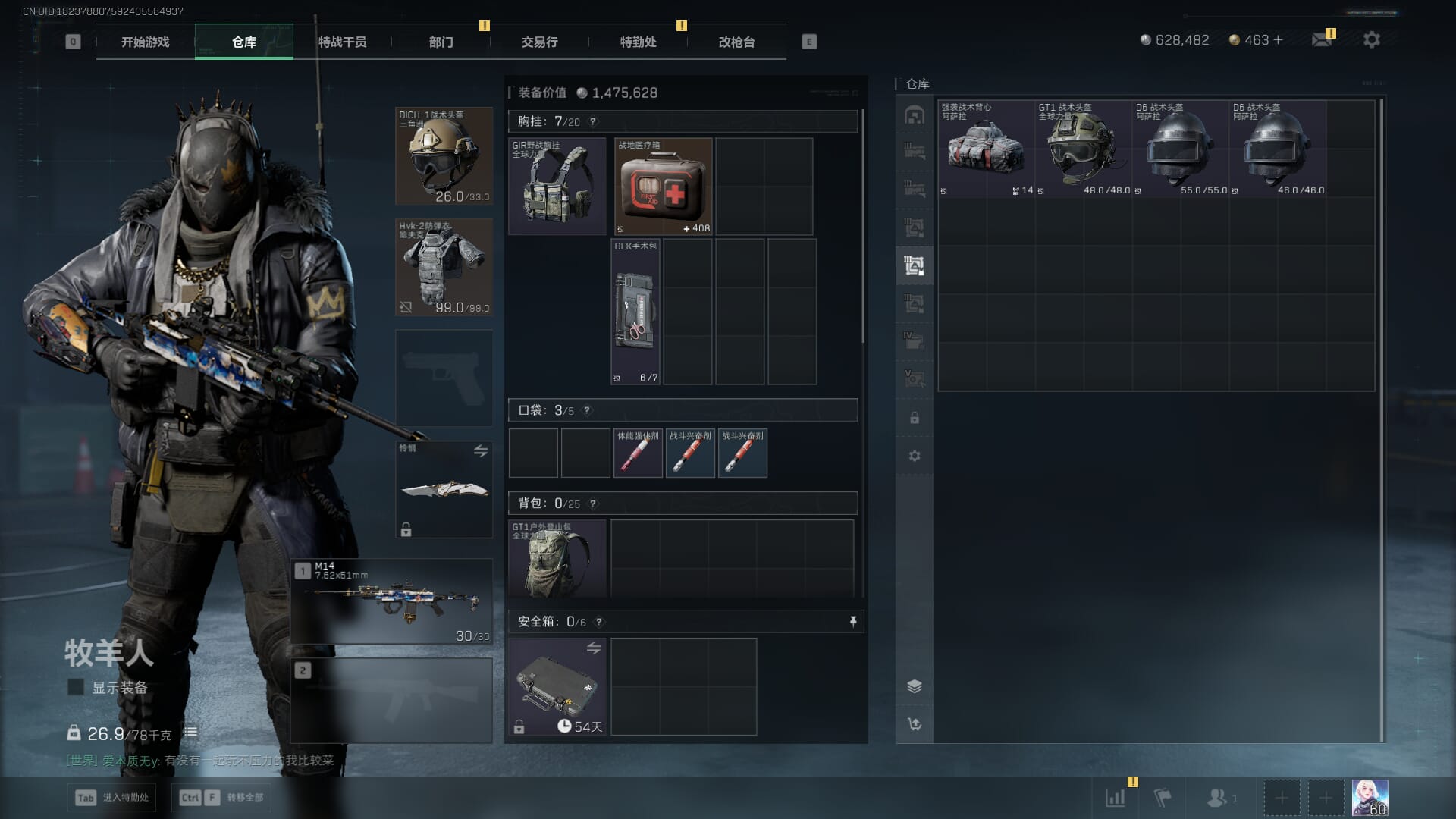
Task: Open the 开始游戏 tab
Action: coord(145,42)
